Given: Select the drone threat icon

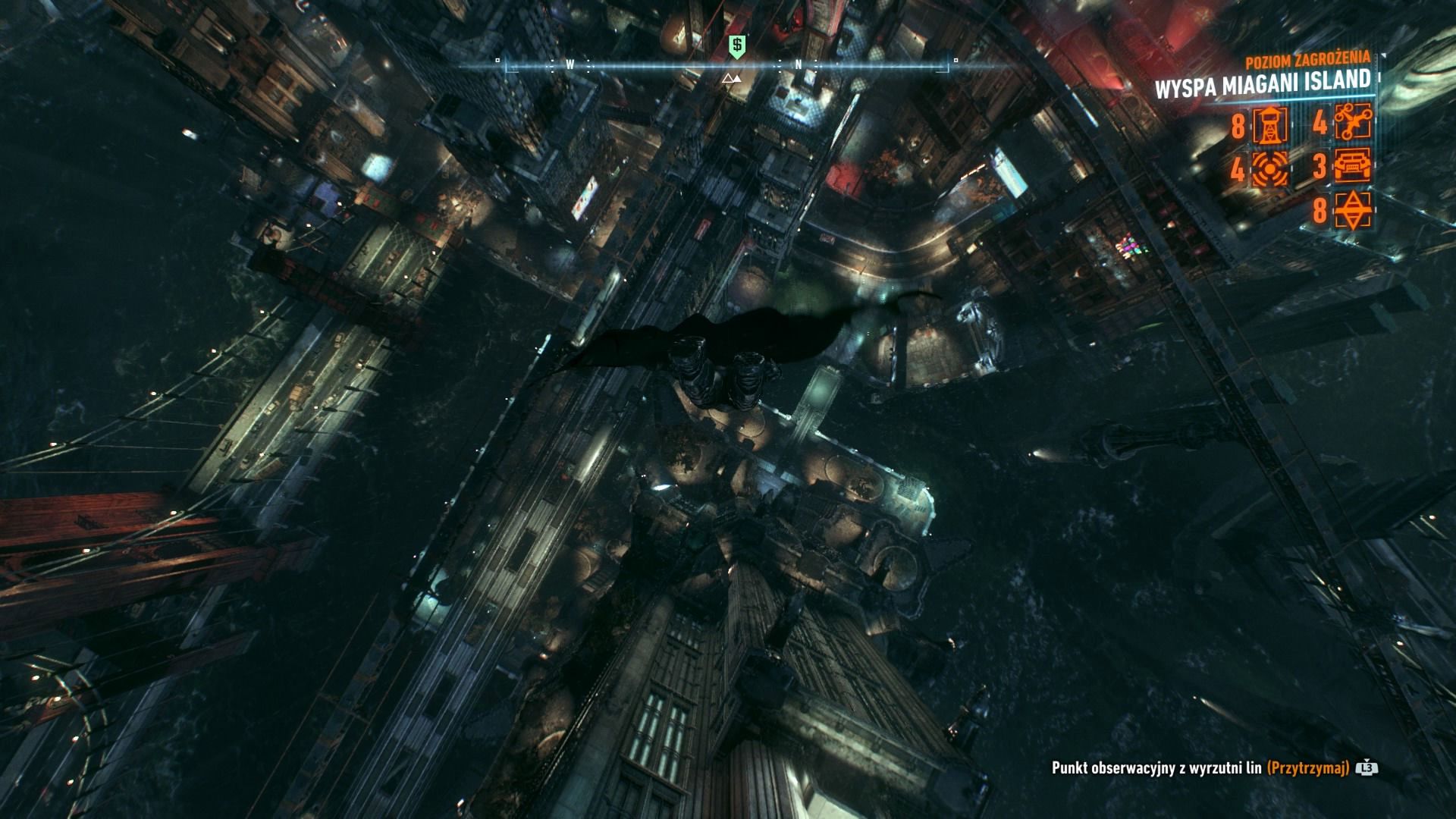Looking at the screenshot, I should tap(1352, 123).
